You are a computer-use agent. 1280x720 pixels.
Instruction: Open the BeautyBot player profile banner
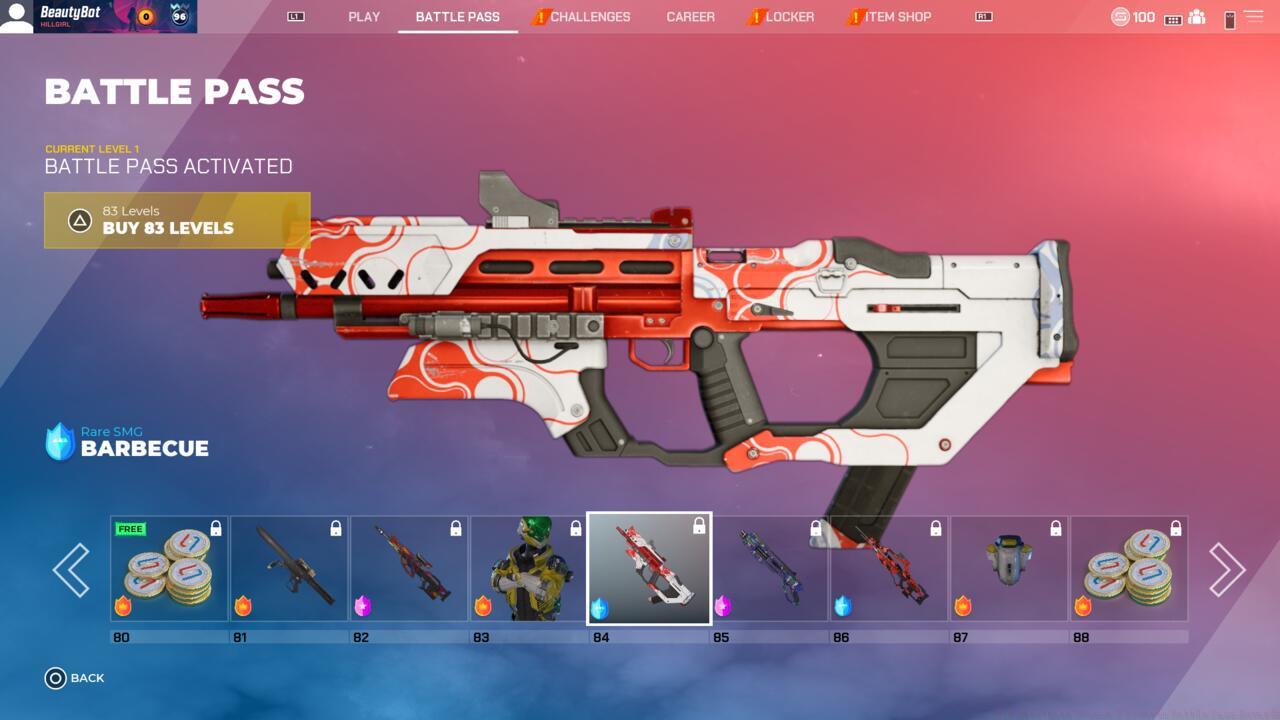[x=98, y=16]
